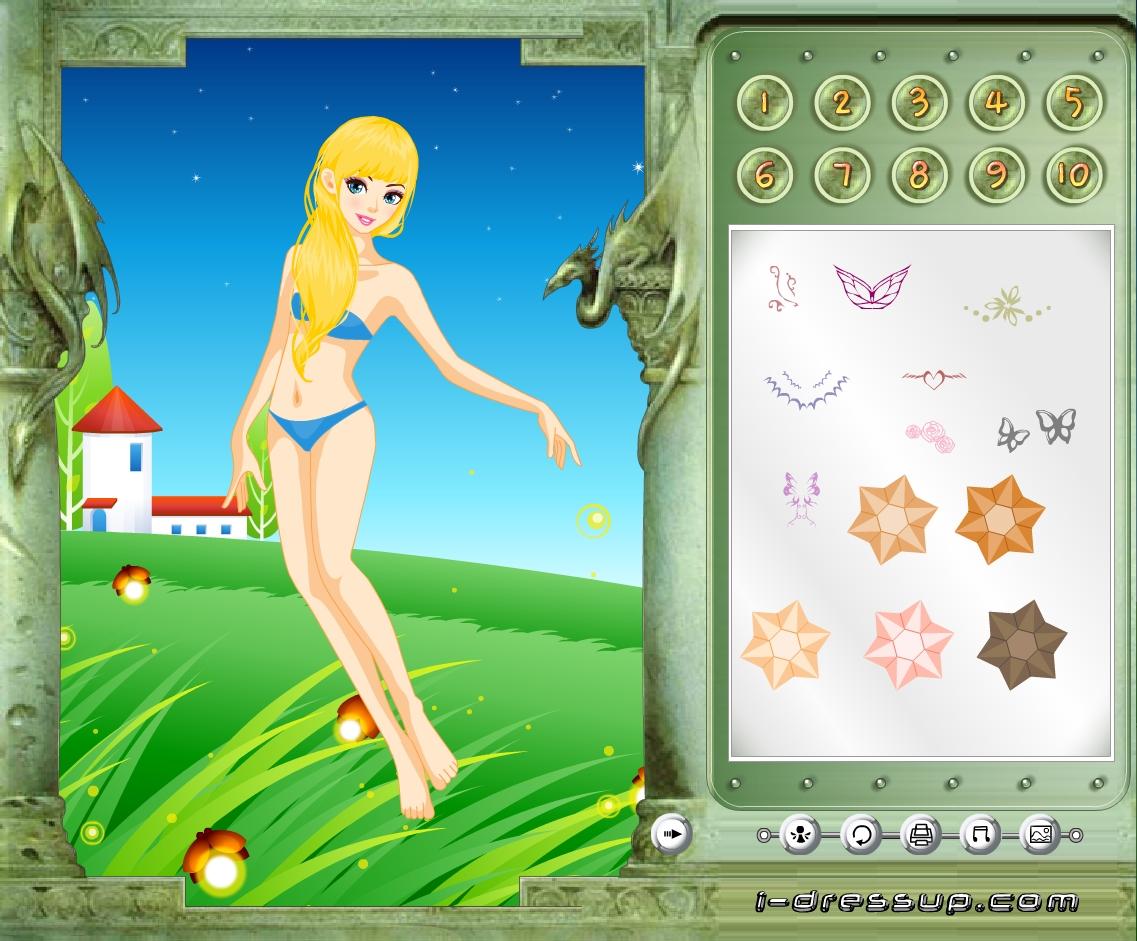1137x941 pixels.
Task: Choose the purple spiky necklace design
Action: (806, 388)
